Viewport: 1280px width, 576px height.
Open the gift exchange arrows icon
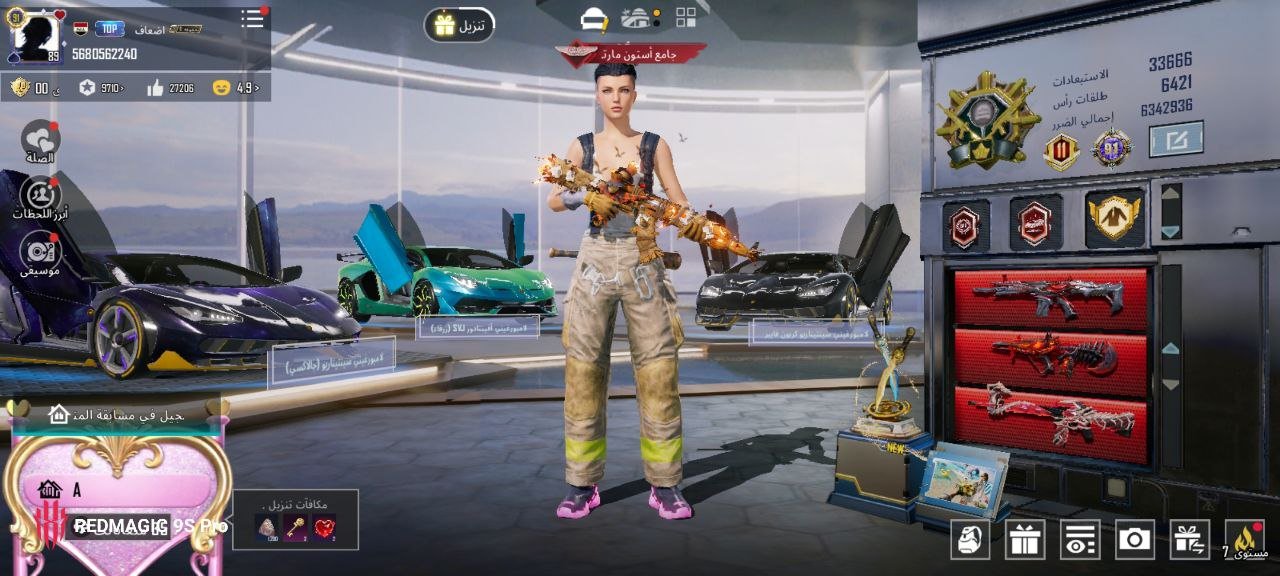[1189, 540]
